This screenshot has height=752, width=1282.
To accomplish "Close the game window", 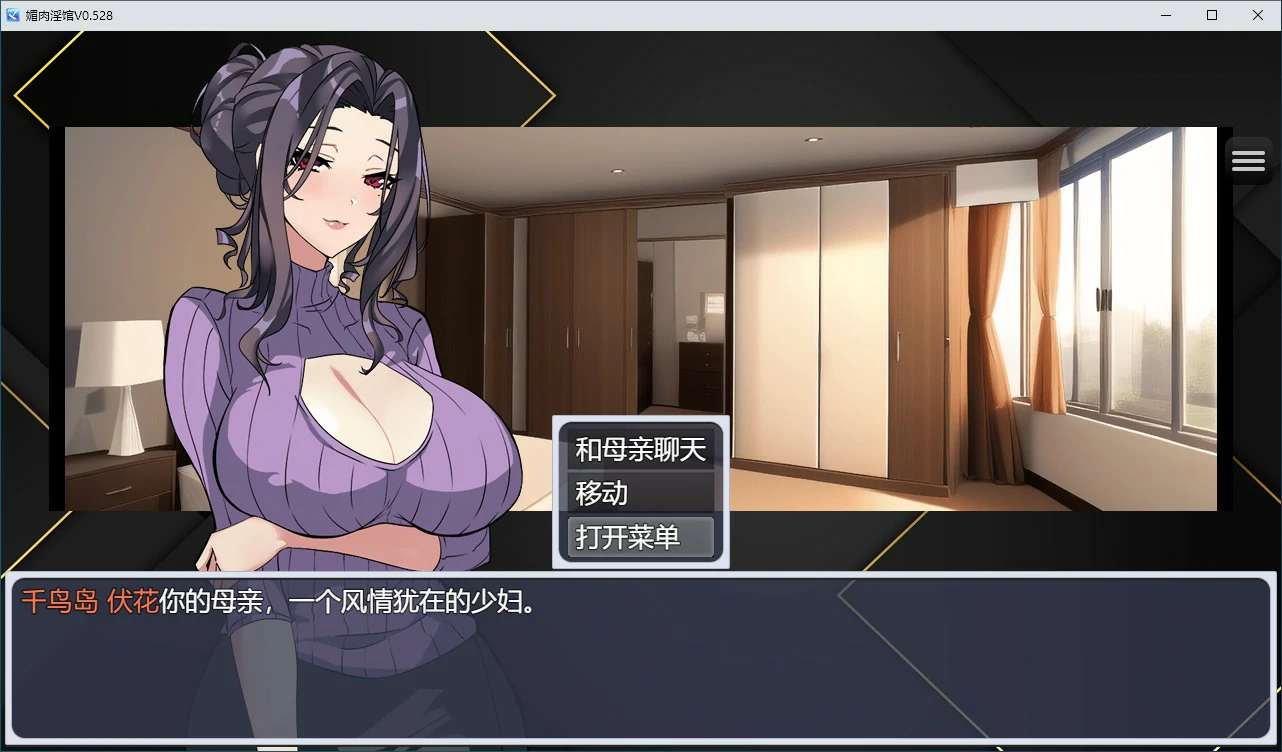I will (1258, 15).
